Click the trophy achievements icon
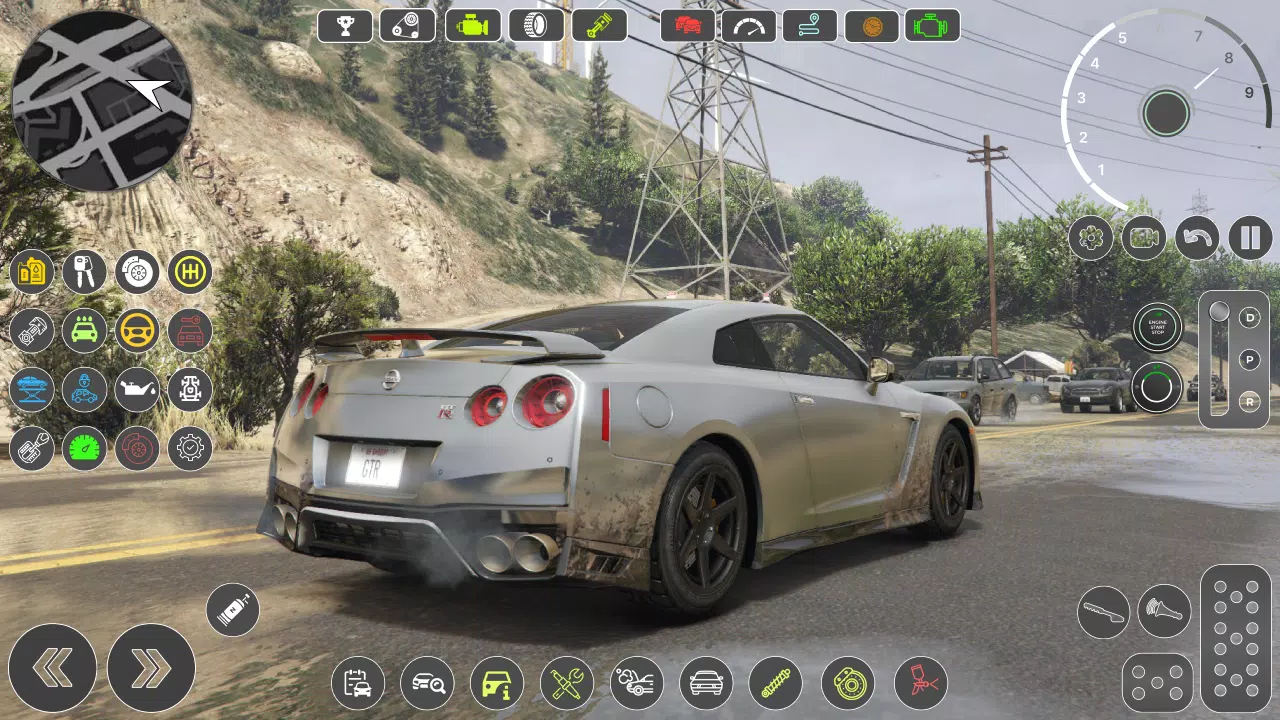 point(344,25)
